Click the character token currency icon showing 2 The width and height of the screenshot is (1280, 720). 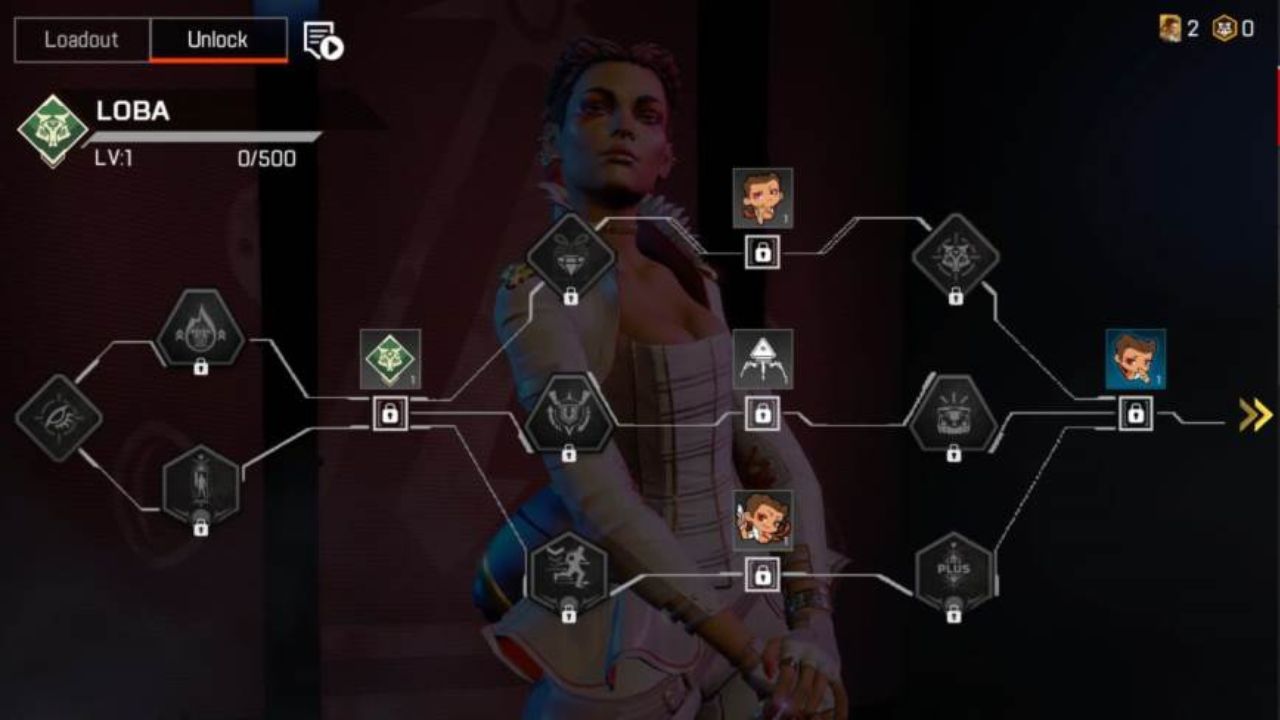tap(1170, 29)
